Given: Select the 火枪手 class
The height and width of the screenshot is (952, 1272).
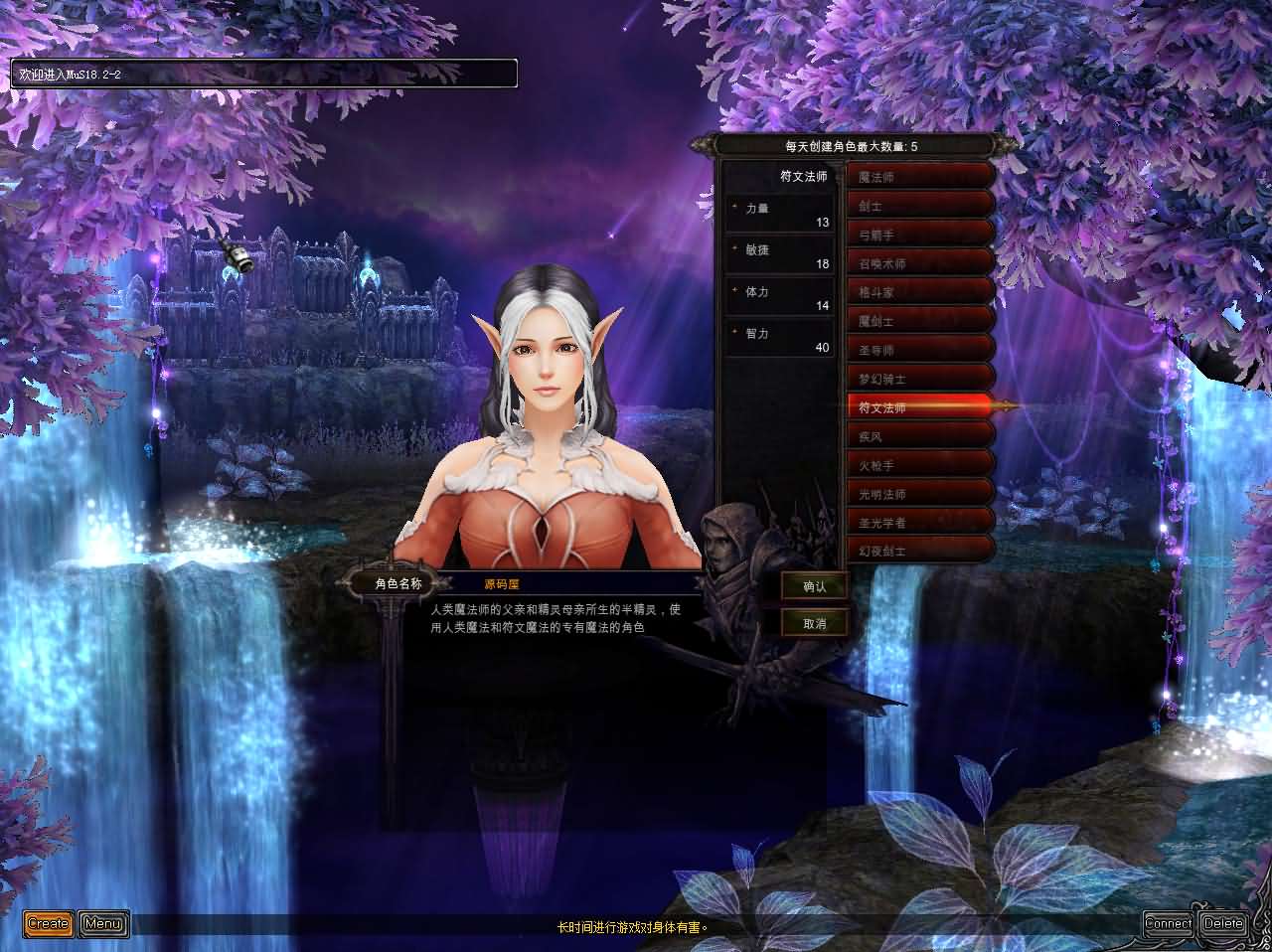Looking at the screenshot, I should pos(919,464).
